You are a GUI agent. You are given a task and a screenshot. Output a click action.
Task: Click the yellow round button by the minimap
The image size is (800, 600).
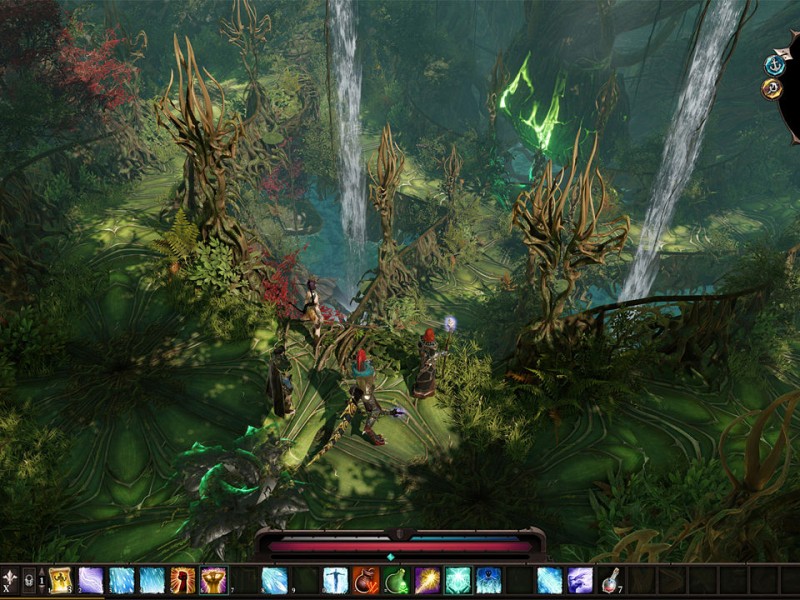(x=772, y=88)
